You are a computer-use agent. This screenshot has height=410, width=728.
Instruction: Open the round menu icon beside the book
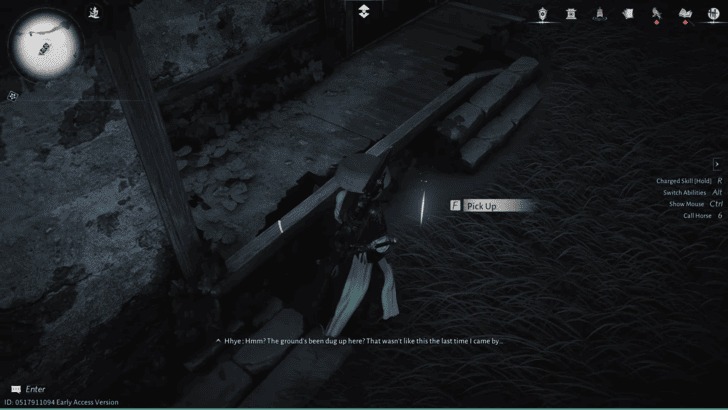coord(712,13)
